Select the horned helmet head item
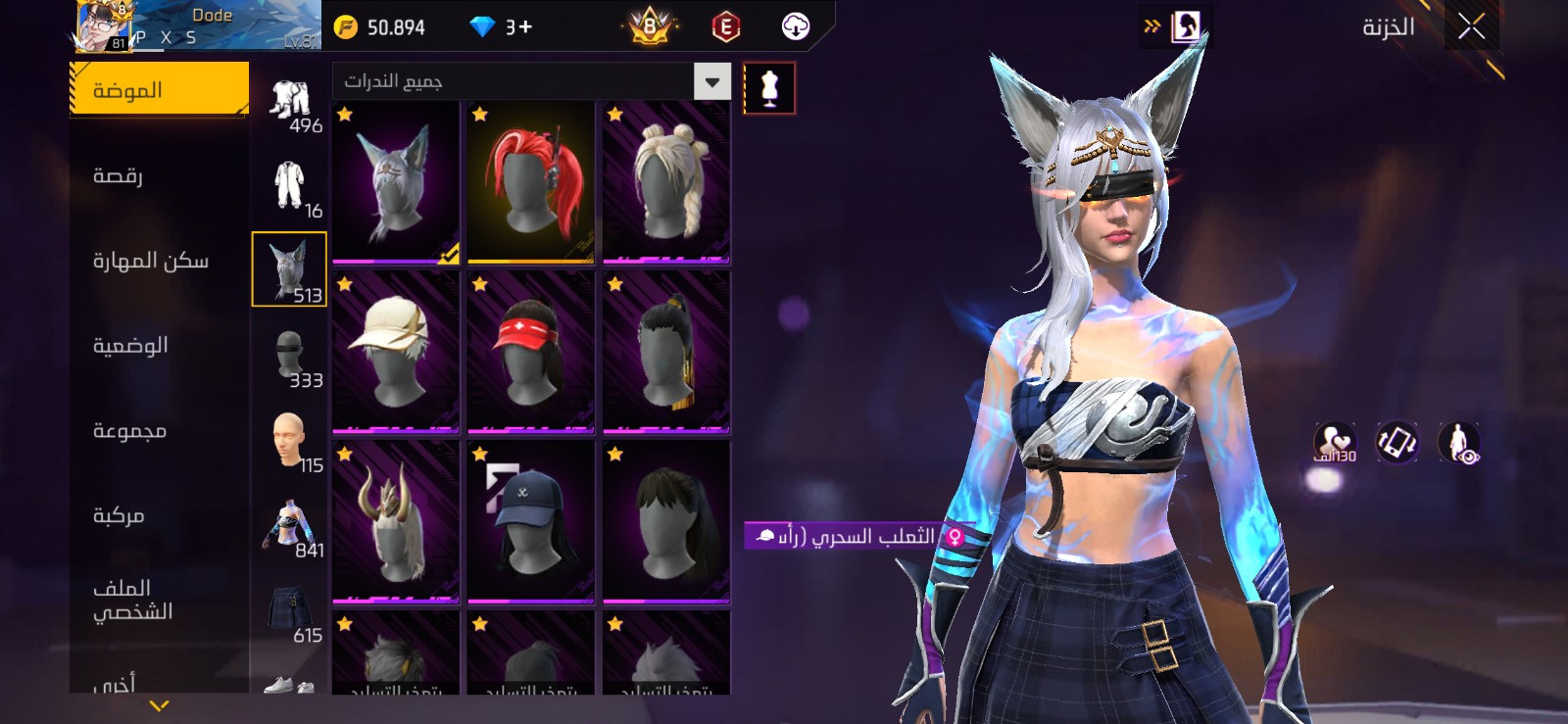 [x=396, y=521]
